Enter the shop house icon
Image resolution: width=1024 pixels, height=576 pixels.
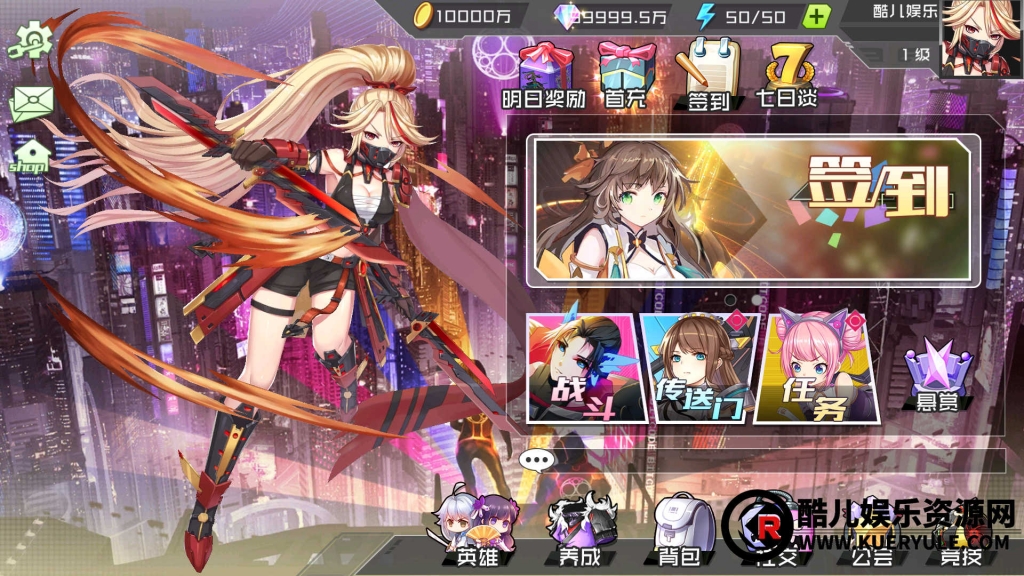click(31, 156)
